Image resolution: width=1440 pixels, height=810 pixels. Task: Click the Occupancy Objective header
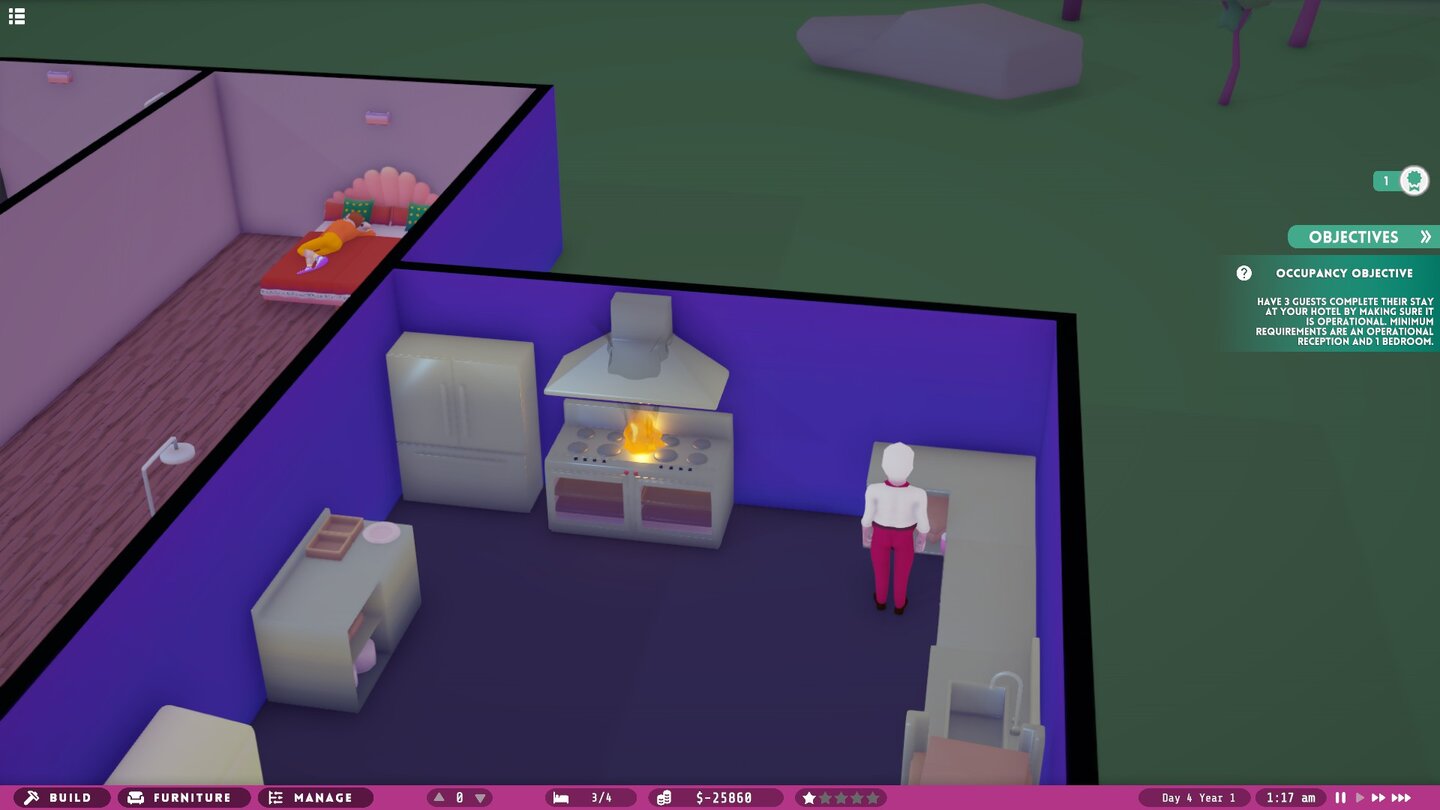1345,272
